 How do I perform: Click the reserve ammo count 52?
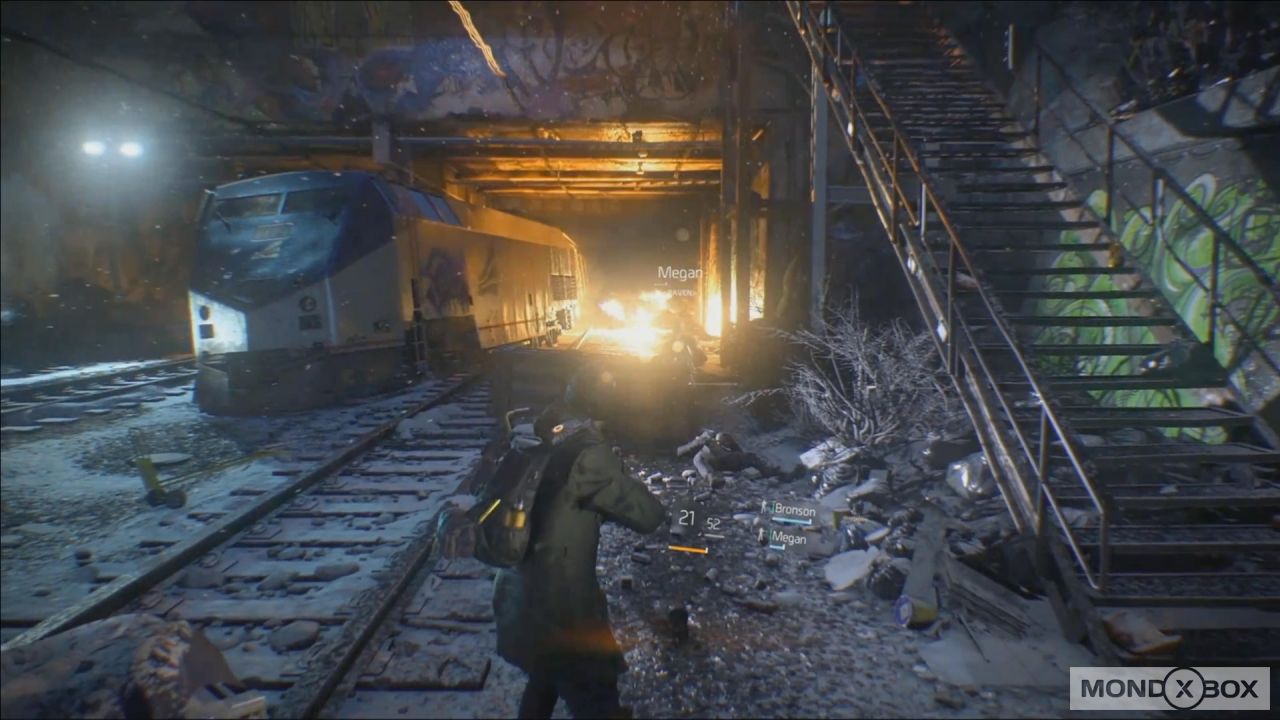[712, 523]
